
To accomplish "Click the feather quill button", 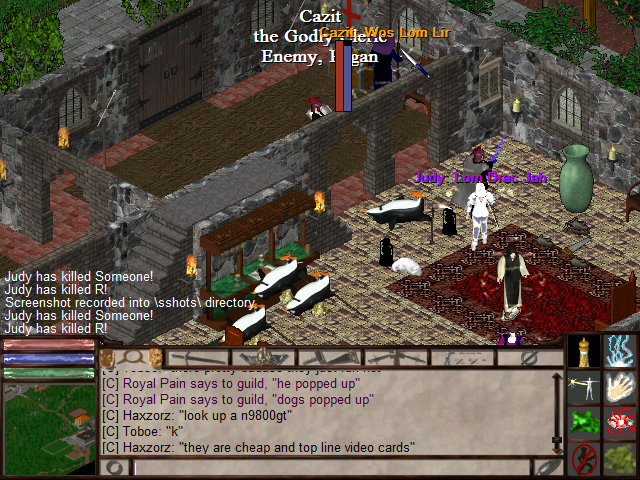I will tap(547, 467).
